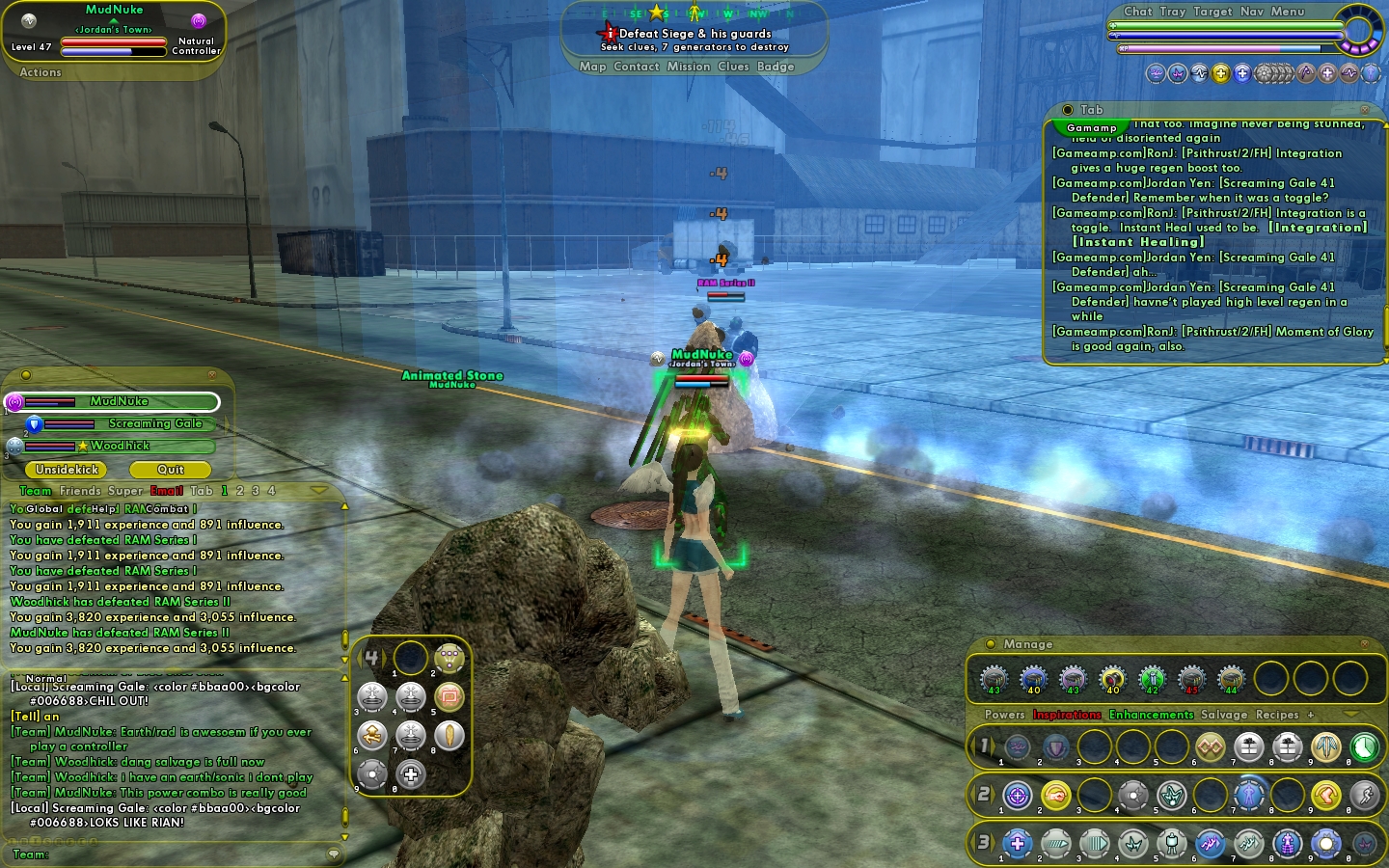Open the Clues window

click(733, 67)
